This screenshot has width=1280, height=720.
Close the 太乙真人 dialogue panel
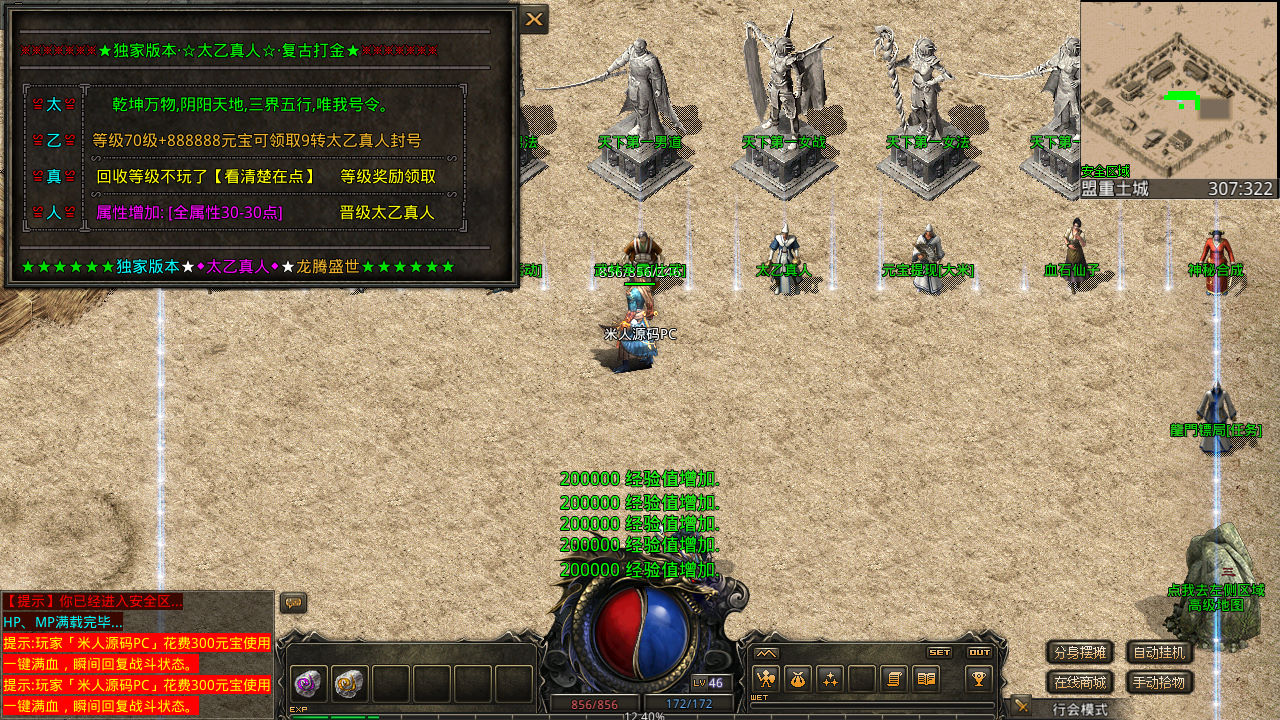(x=534, y=19)
